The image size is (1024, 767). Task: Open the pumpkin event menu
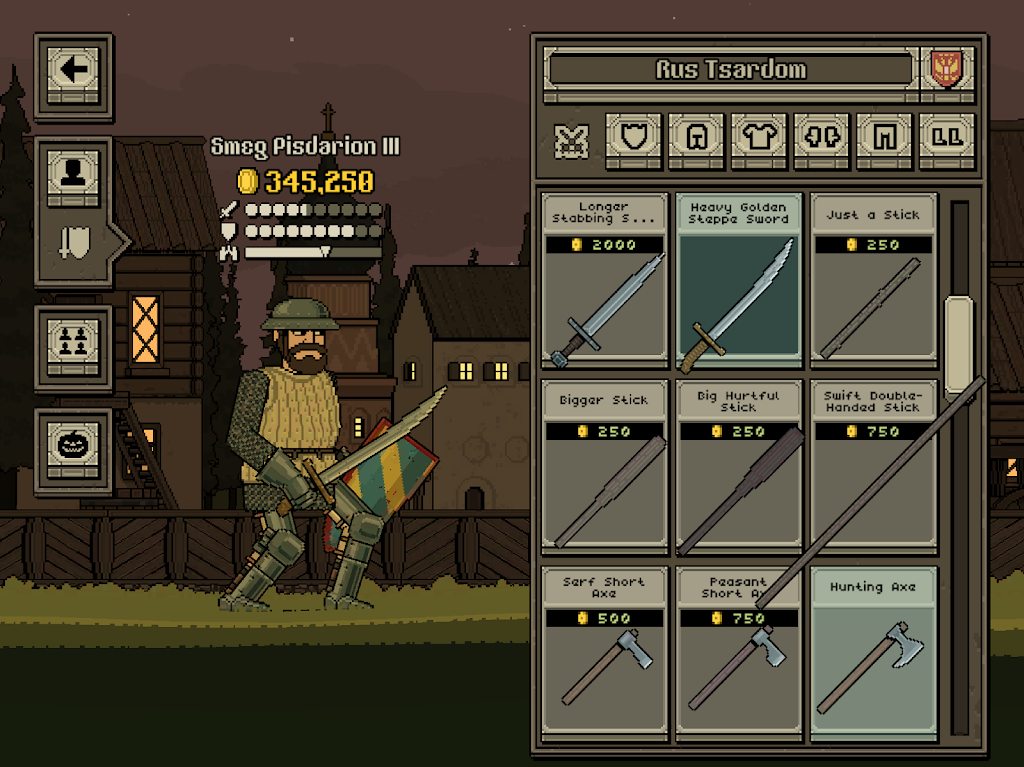[x=74, y=444]
